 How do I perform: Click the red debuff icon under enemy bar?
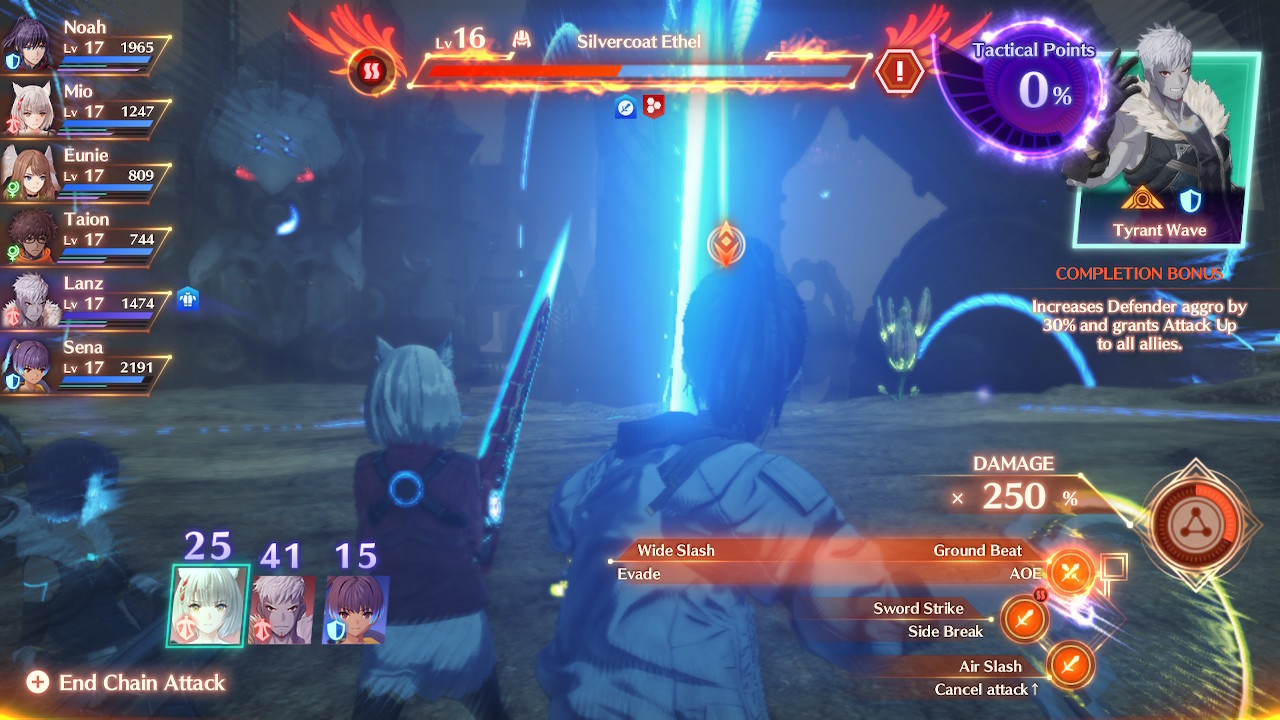[x=654, y=106]
